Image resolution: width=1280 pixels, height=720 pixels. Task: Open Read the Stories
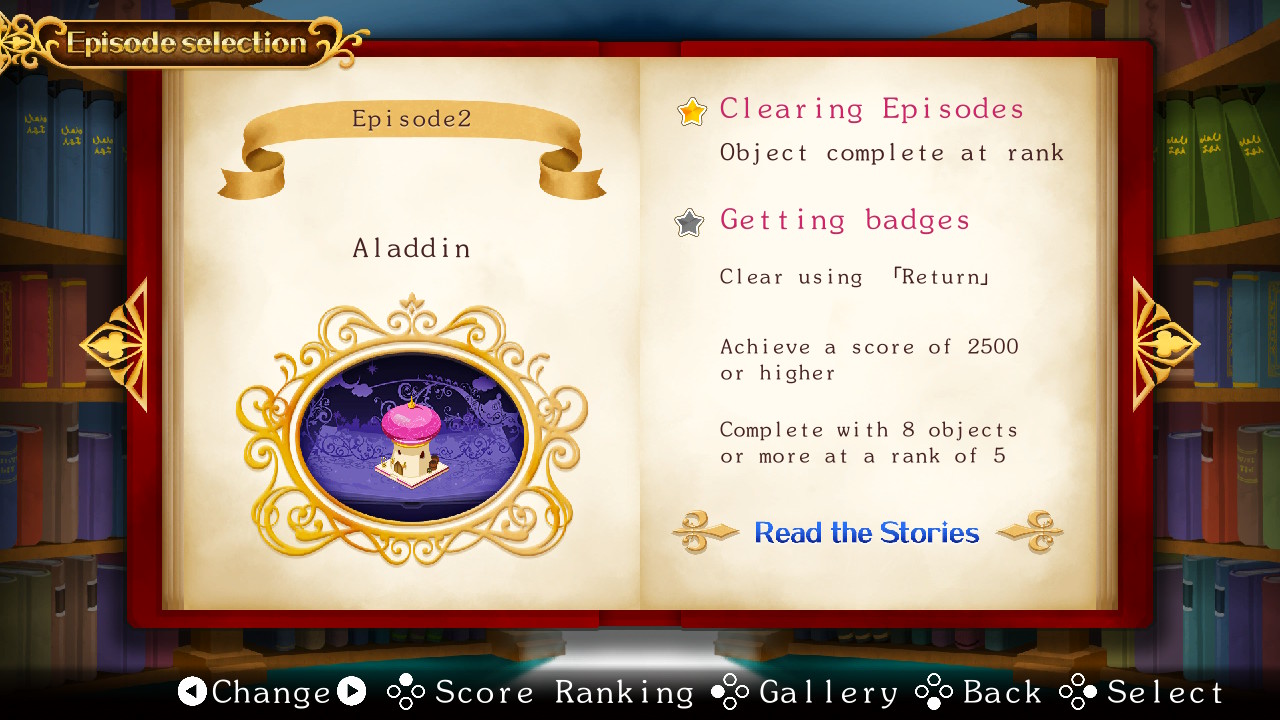866,533
